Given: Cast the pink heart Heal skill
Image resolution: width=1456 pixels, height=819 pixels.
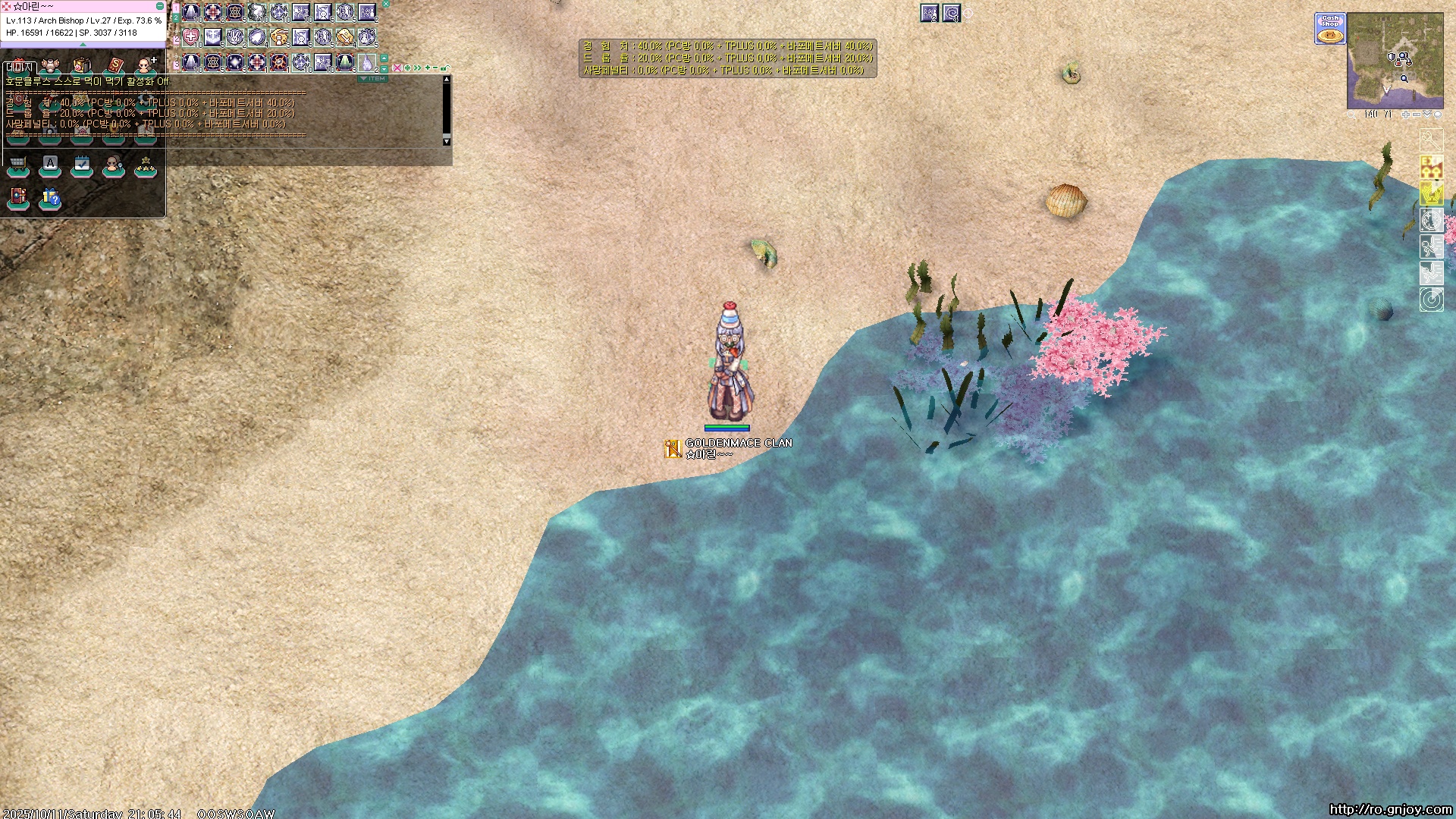Looking at the screenshot, I should (x=191, y=37).
